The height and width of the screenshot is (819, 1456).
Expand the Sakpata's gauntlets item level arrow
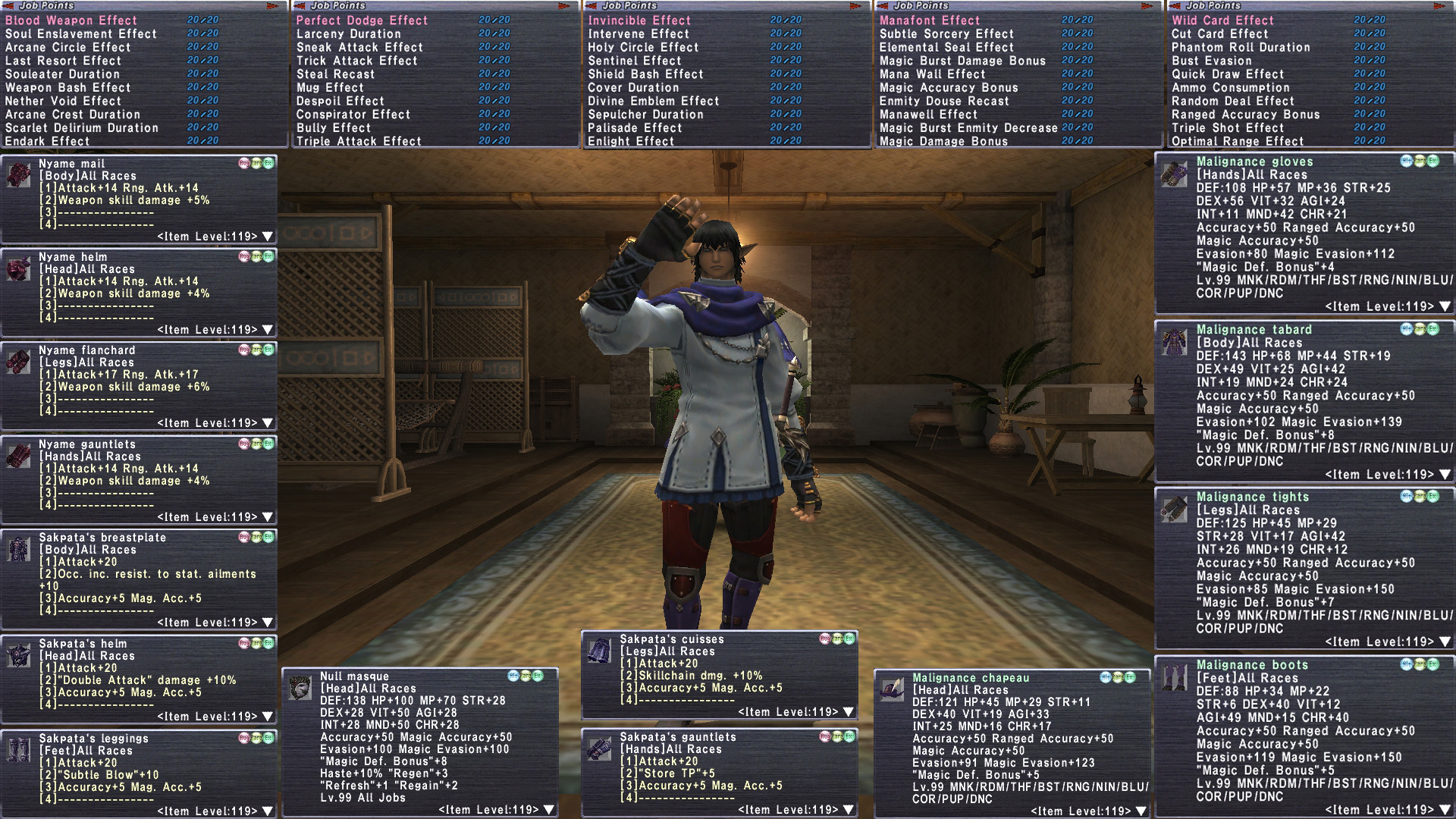click(x=848, y=810)
